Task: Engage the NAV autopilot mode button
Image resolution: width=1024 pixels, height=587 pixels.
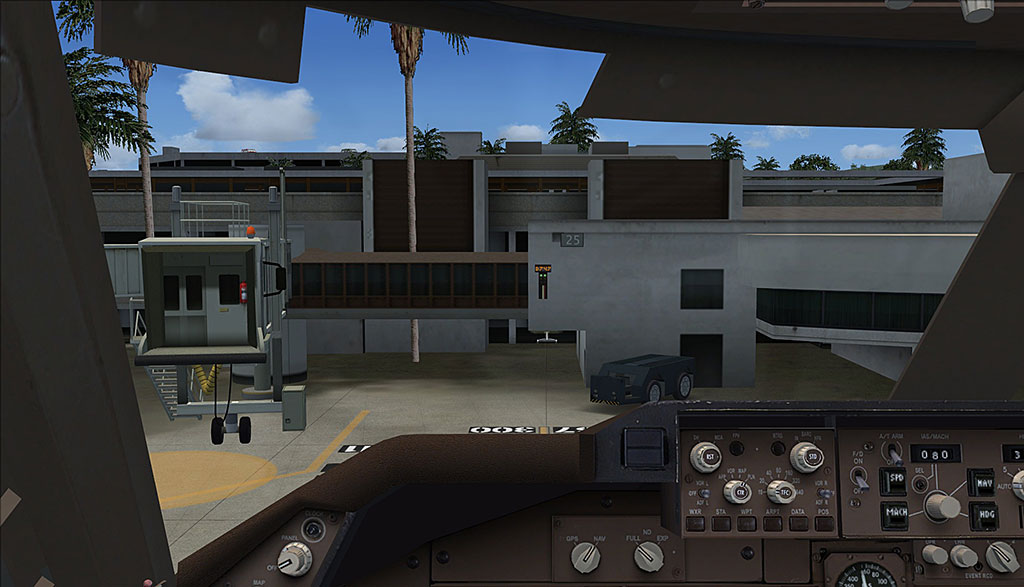Action: click(982, 482)
